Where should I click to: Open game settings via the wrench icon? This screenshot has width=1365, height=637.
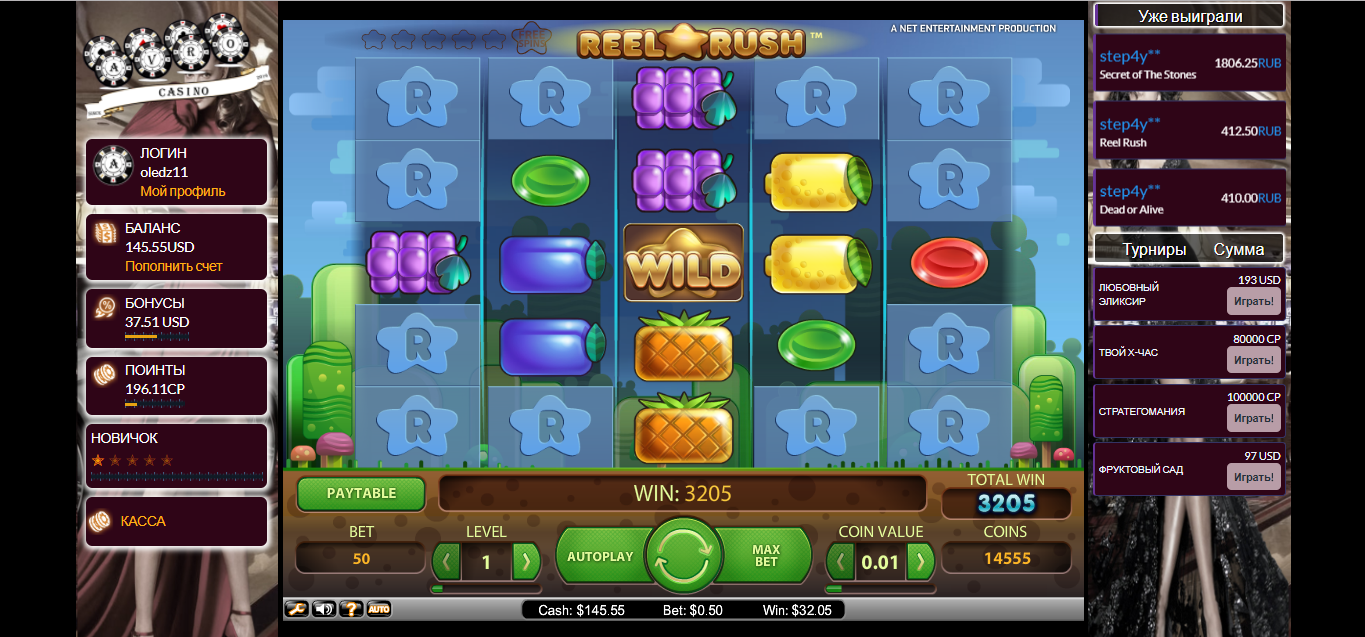pyautogui.click(x=297, y=609)
